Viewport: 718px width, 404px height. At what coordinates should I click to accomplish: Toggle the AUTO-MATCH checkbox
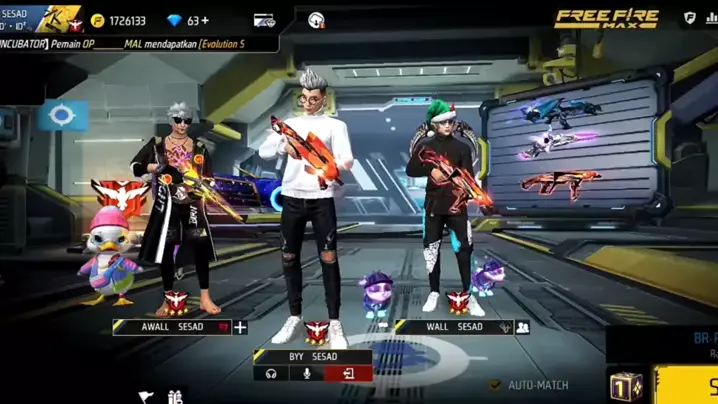(496, 385)
